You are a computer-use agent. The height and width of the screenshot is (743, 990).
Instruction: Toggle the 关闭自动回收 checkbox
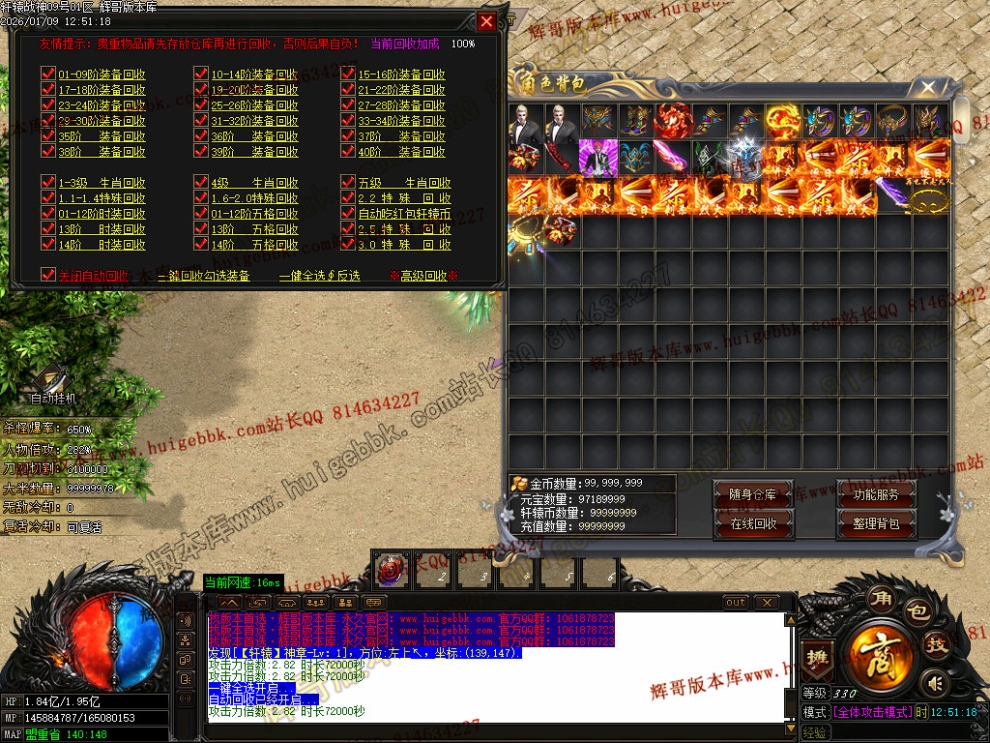tap(48, 275)
